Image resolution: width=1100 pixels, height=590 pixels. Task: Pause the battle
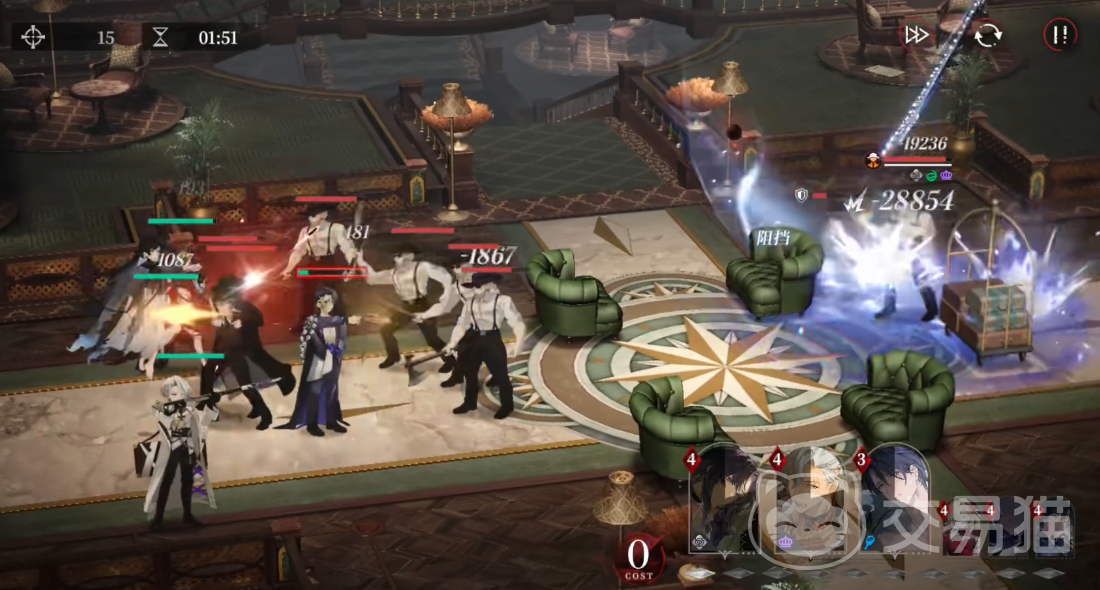click(1060, 35)
